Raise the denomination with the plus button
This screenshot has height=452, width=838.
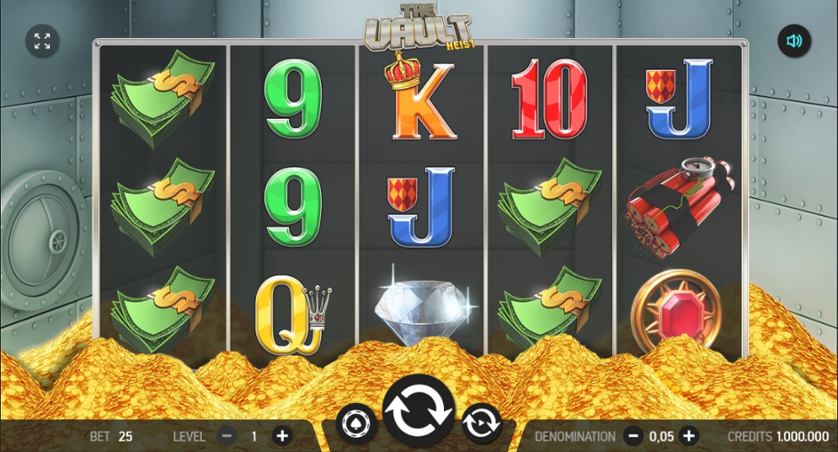pyautogui.click(x=688, y=436)
